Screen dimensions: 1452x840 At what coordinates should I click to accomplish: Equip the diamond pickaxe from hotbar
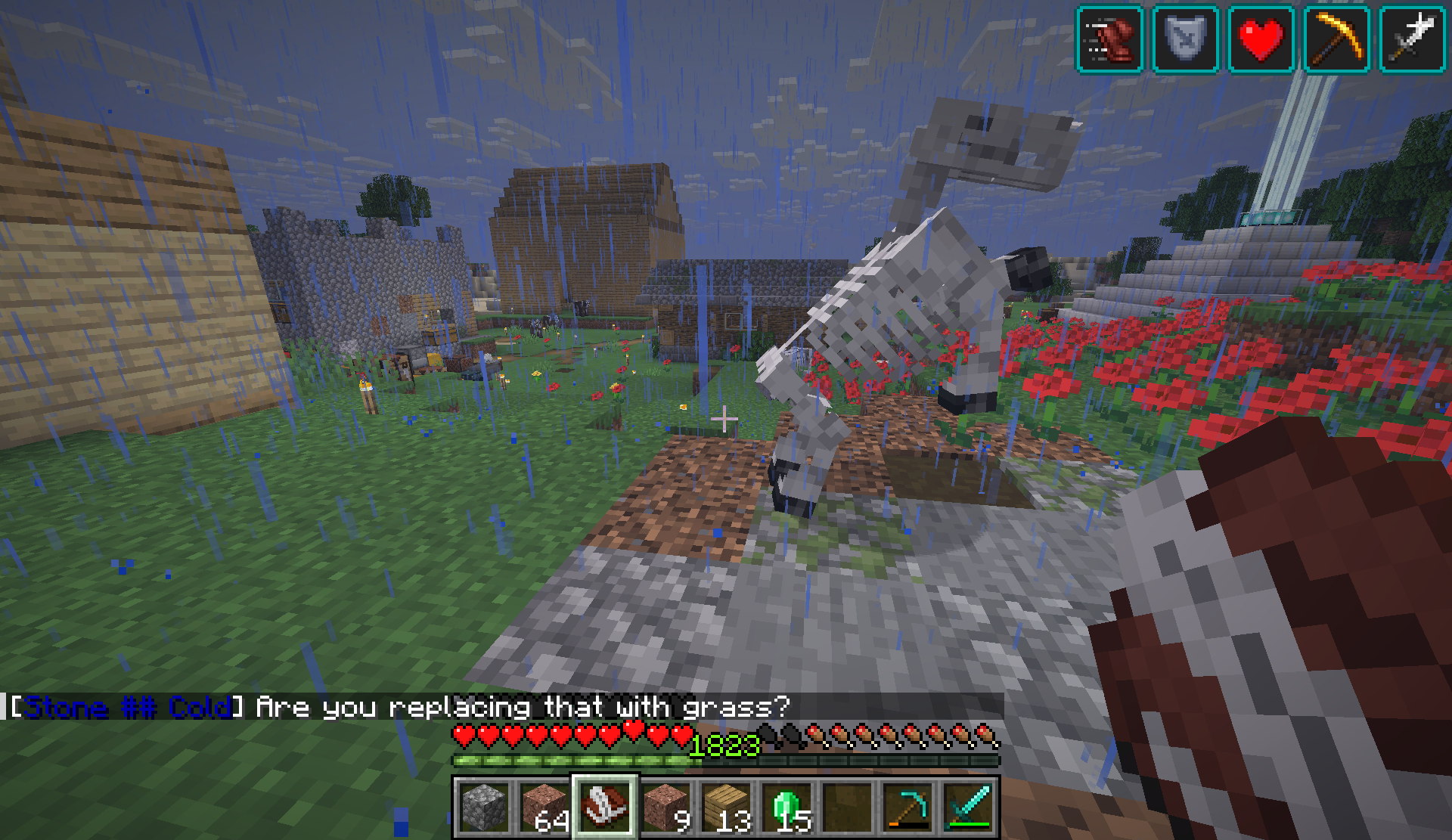coord(907,807)
